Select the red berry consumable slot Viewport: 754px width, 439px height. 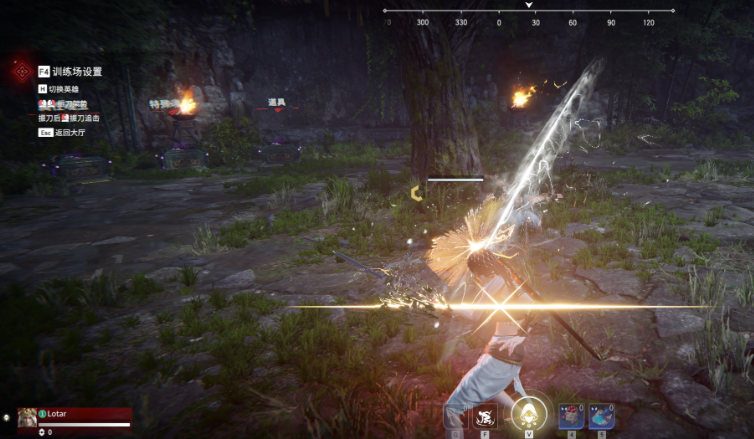(x=571, y=416)
